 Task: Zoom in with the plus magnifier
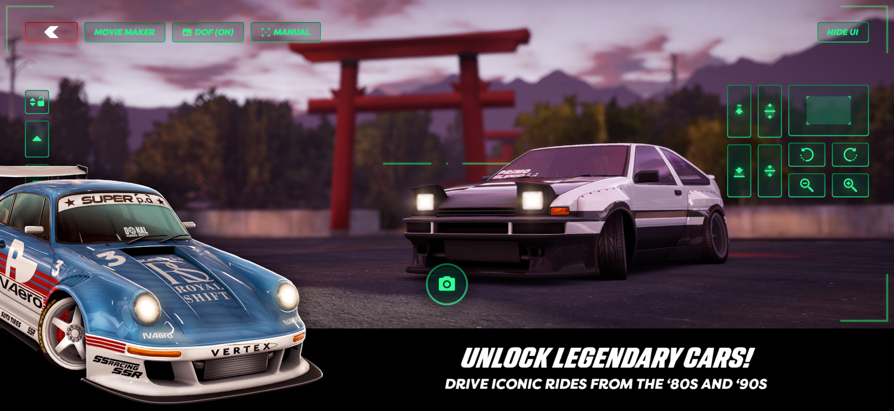850,185
